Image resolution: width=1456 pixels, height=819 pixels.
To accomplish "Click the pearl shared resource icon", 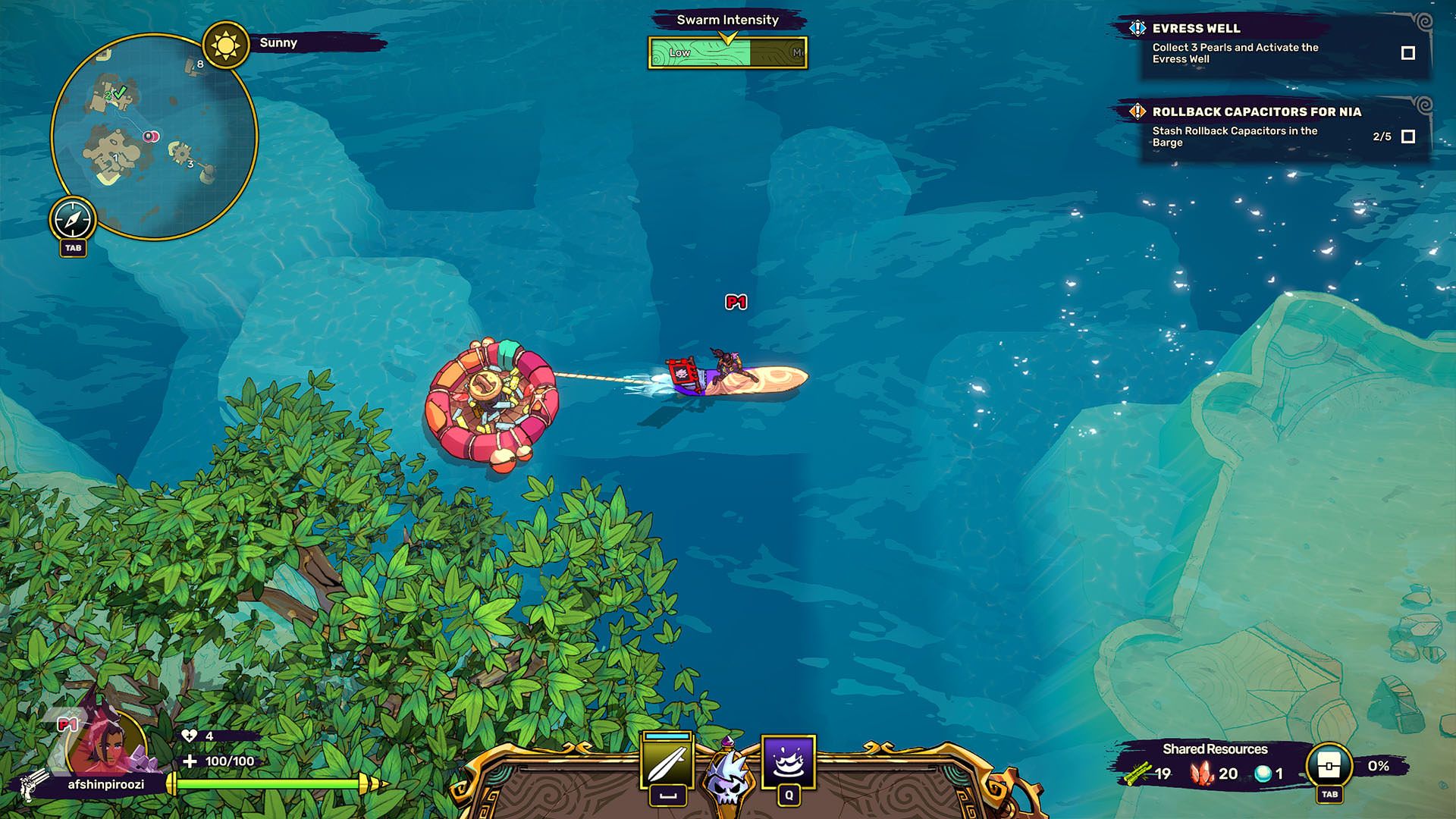I will click(x=1263, y=773).
